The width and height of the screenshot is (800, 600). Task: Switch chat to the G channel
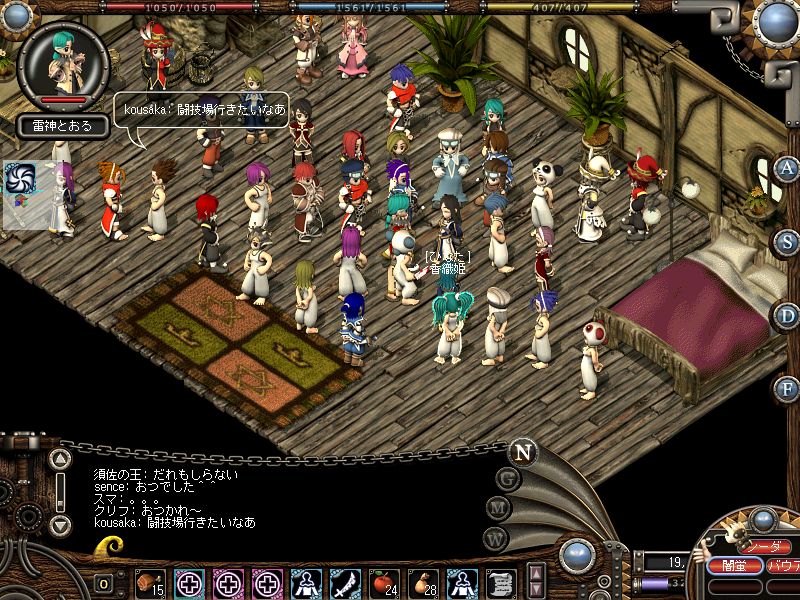pos(507,478)
